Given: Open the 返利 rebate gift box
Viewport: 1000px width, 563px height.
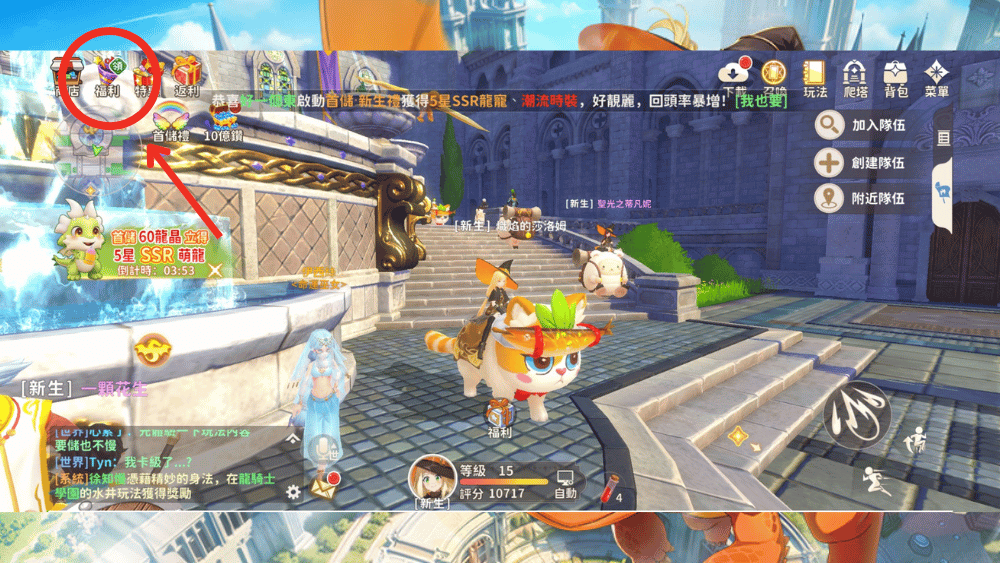Looking at the screenshot, I should click(187, 77).
